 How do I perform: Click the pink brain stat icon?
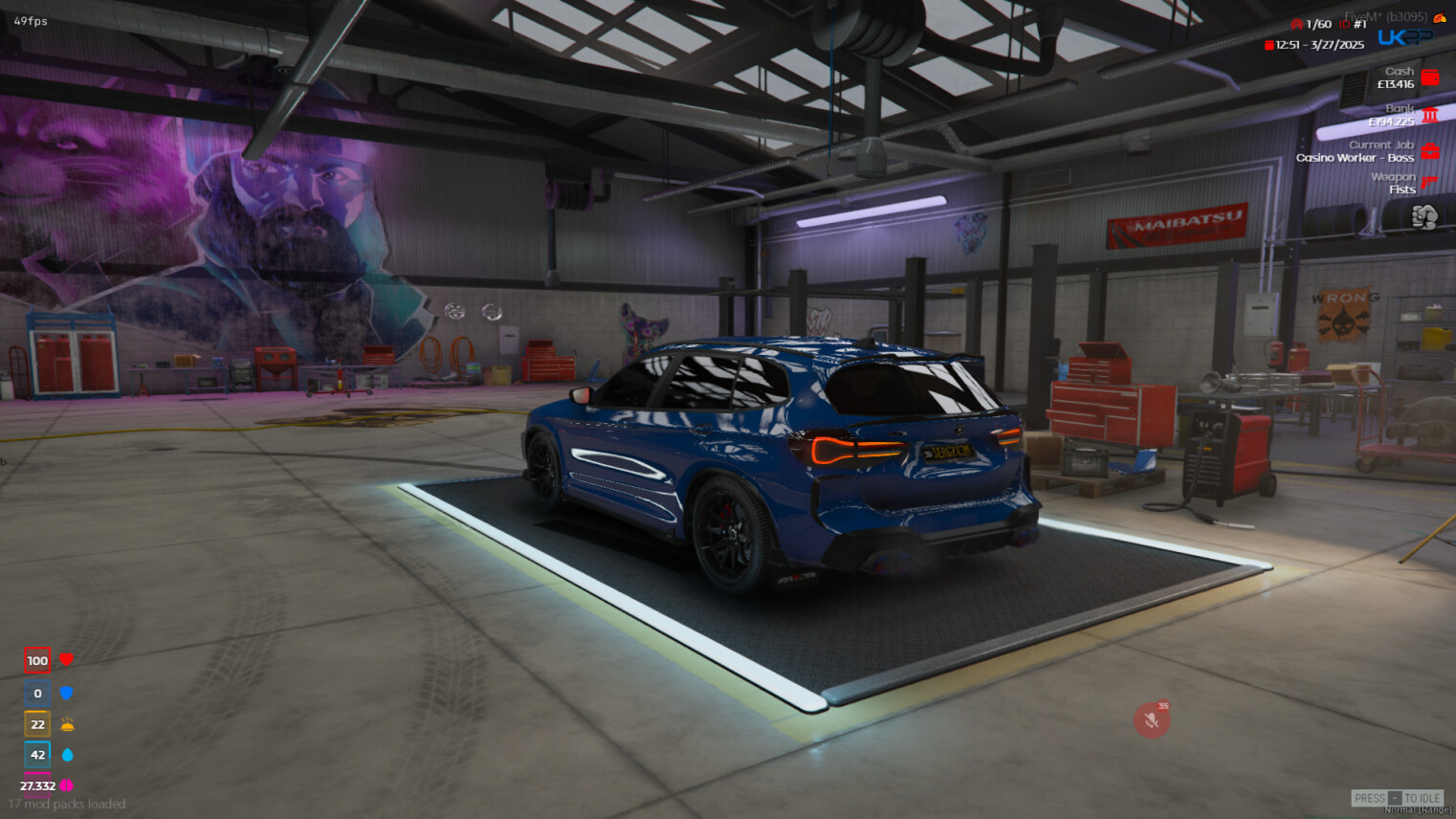coord(67,786)
